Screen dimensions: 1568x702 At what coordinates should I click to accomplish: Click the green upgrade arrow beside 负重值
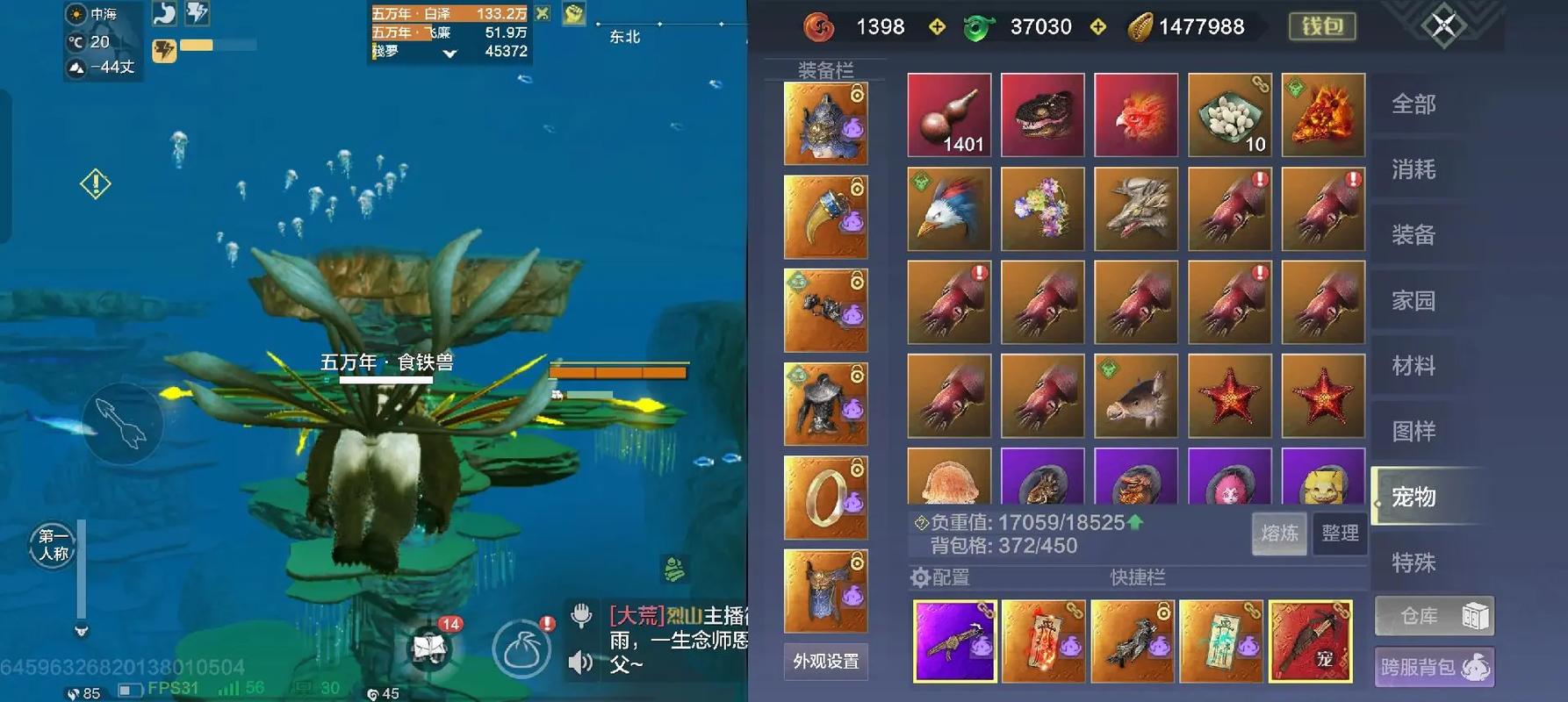tap(1135, 523)
